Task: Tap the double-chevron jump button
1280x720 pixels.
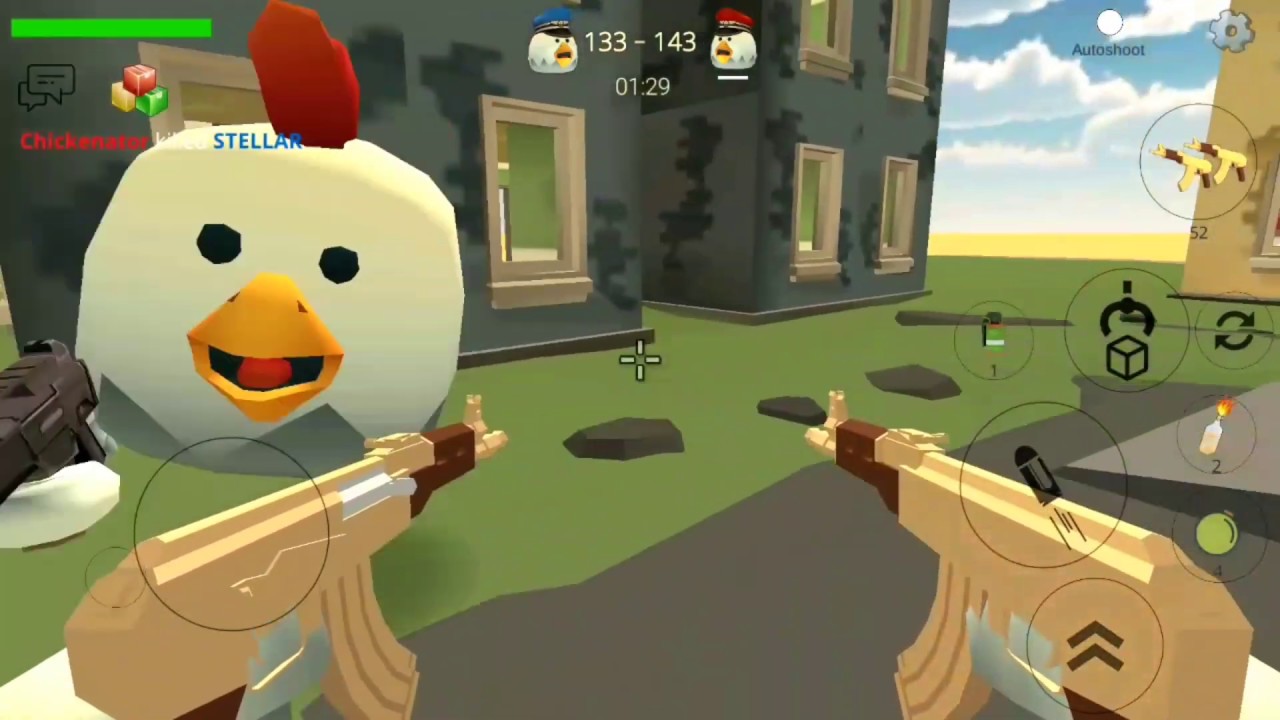Action: [1096, 645]
